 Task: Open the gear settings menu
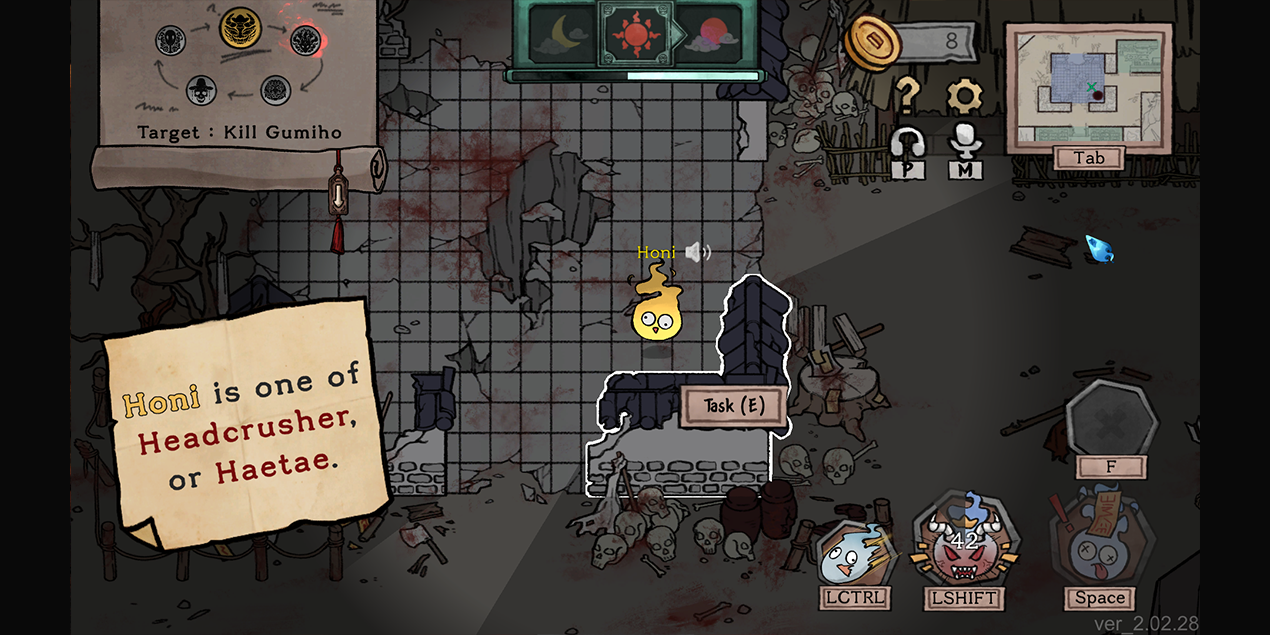tap(964, 94)
